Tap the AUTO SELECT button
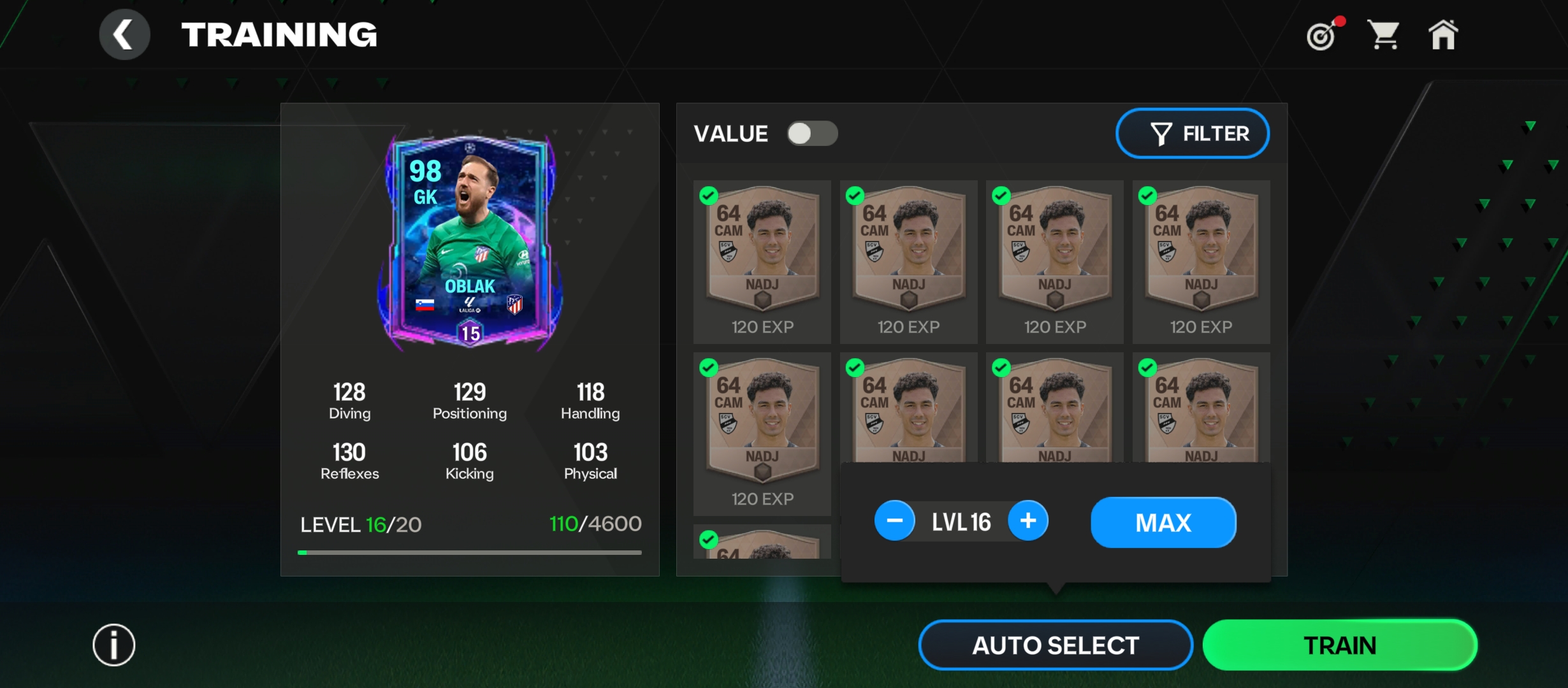The image size is (1568, 688). click(1055, 645)
